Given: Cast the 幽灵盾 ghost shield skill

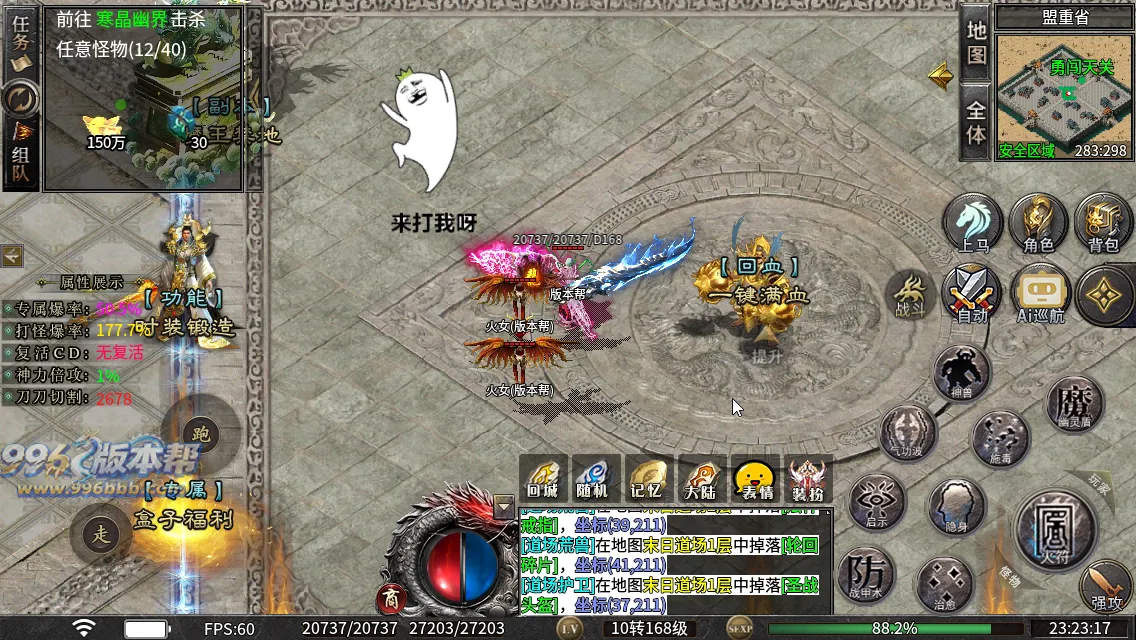Looking at the screenshot, I should pyautogui.click(x=1074, y=404).
